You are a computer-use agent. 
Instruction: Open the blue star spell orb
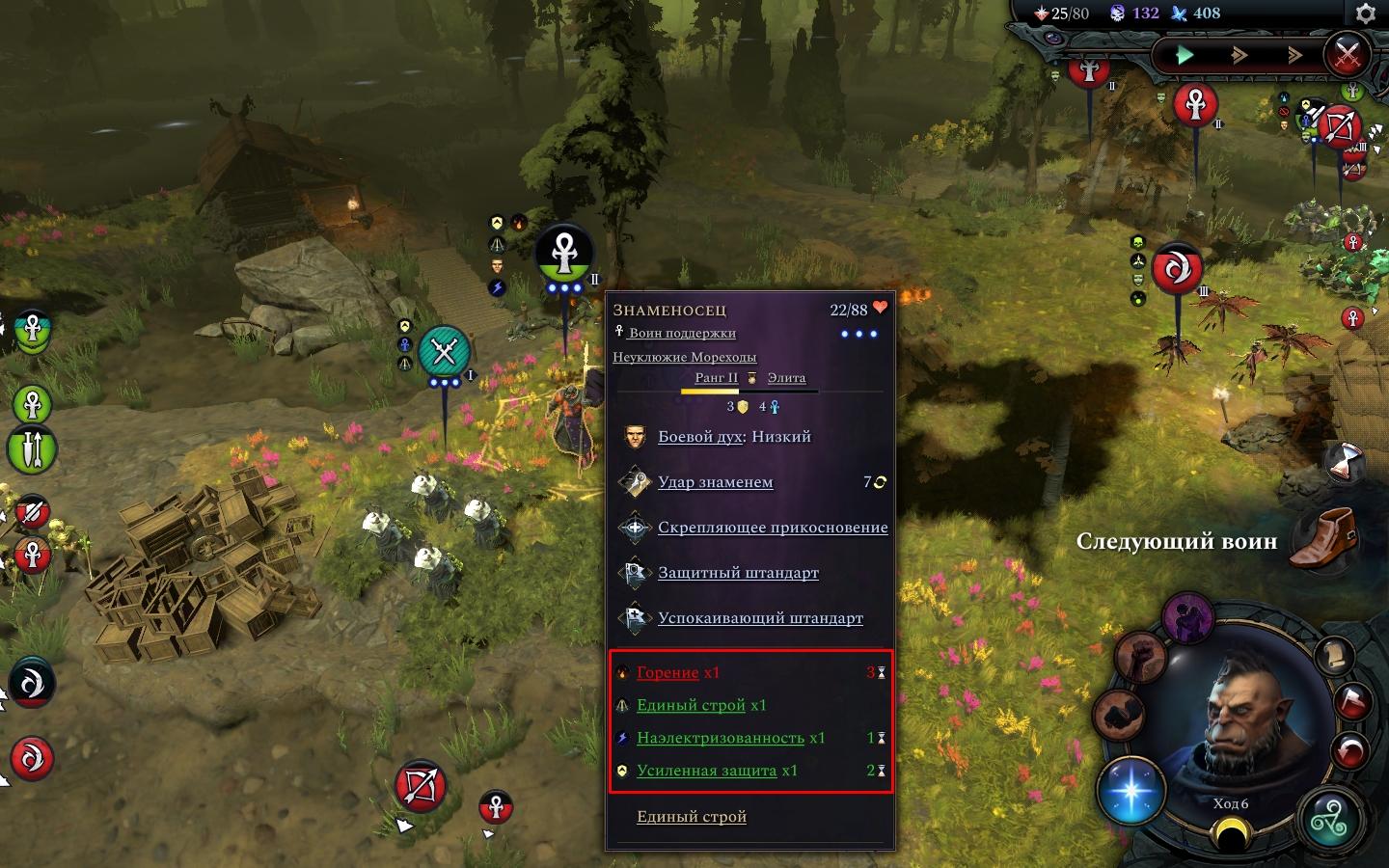(1132, 791)
